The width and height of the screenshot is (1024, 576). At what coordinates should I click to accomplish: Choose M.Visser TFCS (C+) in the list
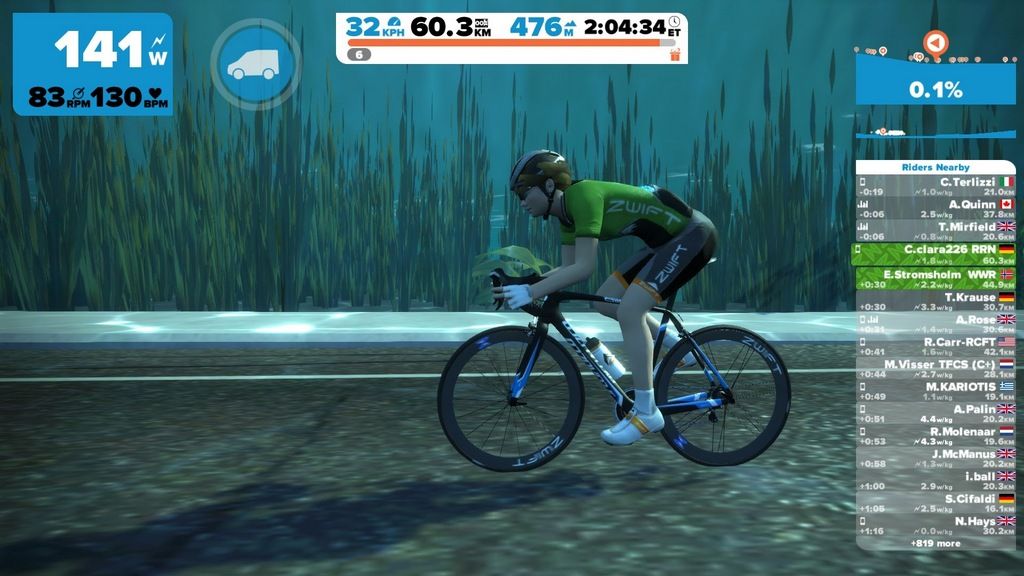935,369
